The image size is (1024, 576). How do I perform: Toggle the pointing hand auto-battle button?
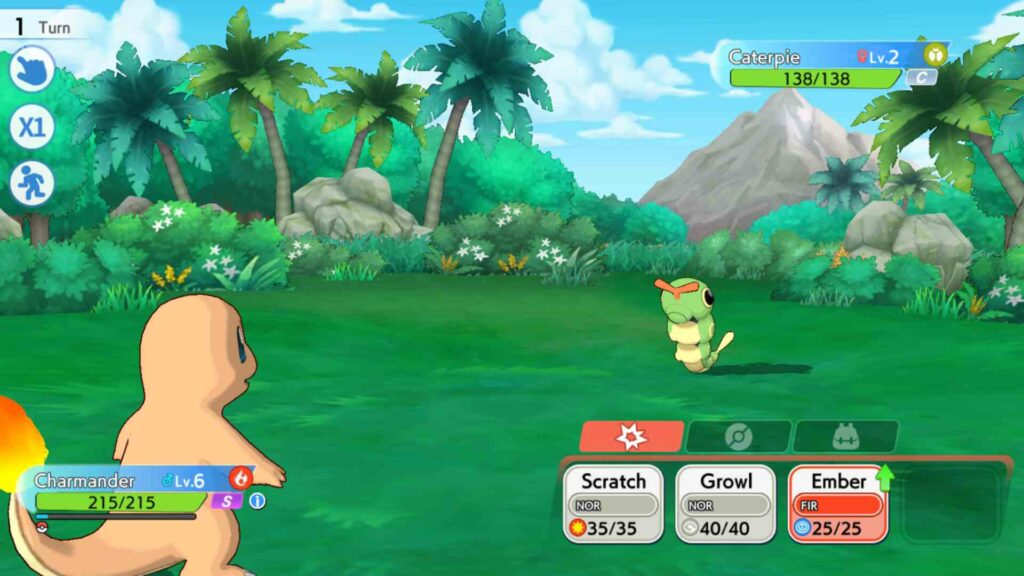pos(32,70)
